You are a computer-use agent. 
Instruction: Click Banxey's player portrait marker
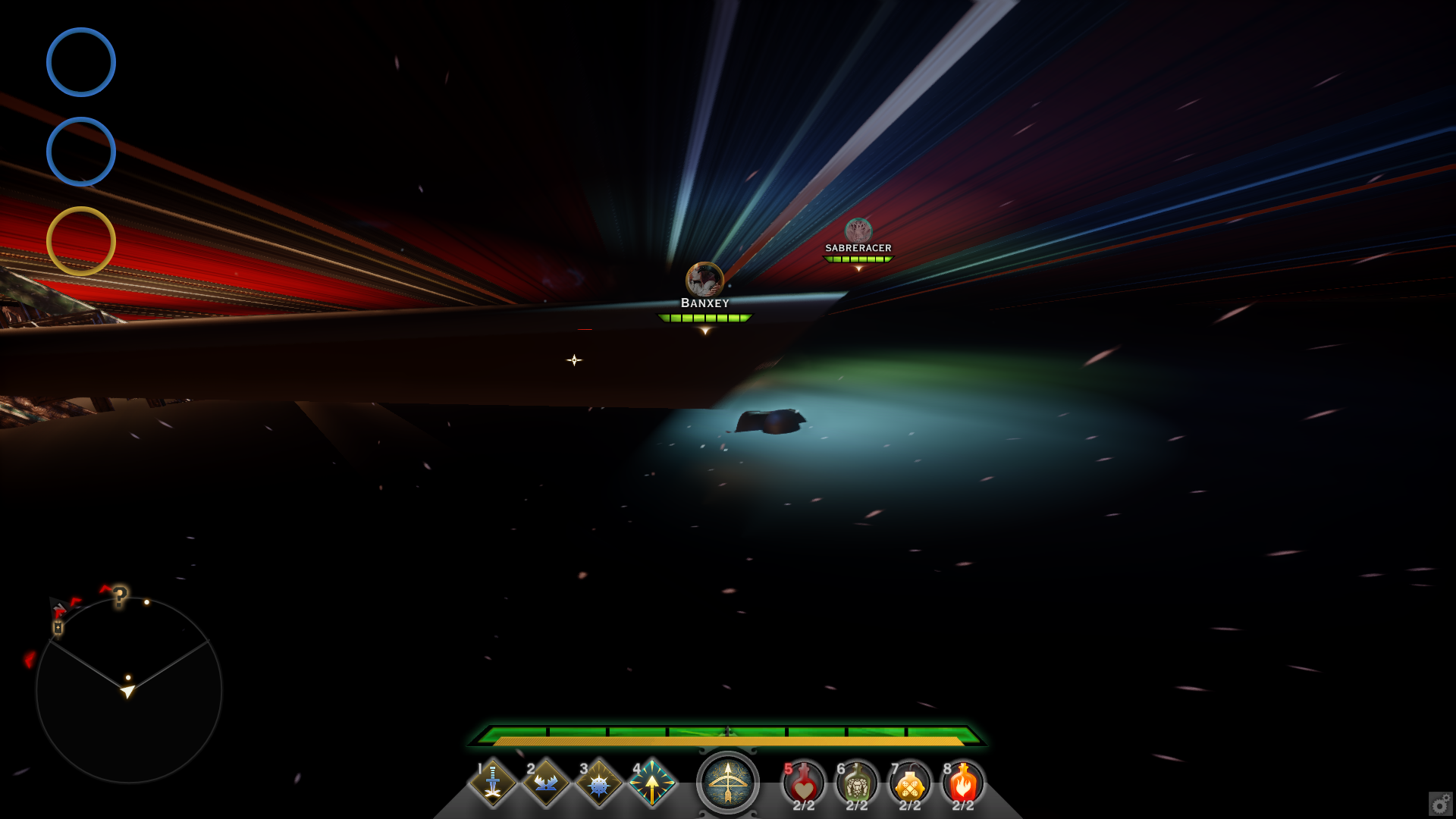pyautogui.click(x=704, y=279)
